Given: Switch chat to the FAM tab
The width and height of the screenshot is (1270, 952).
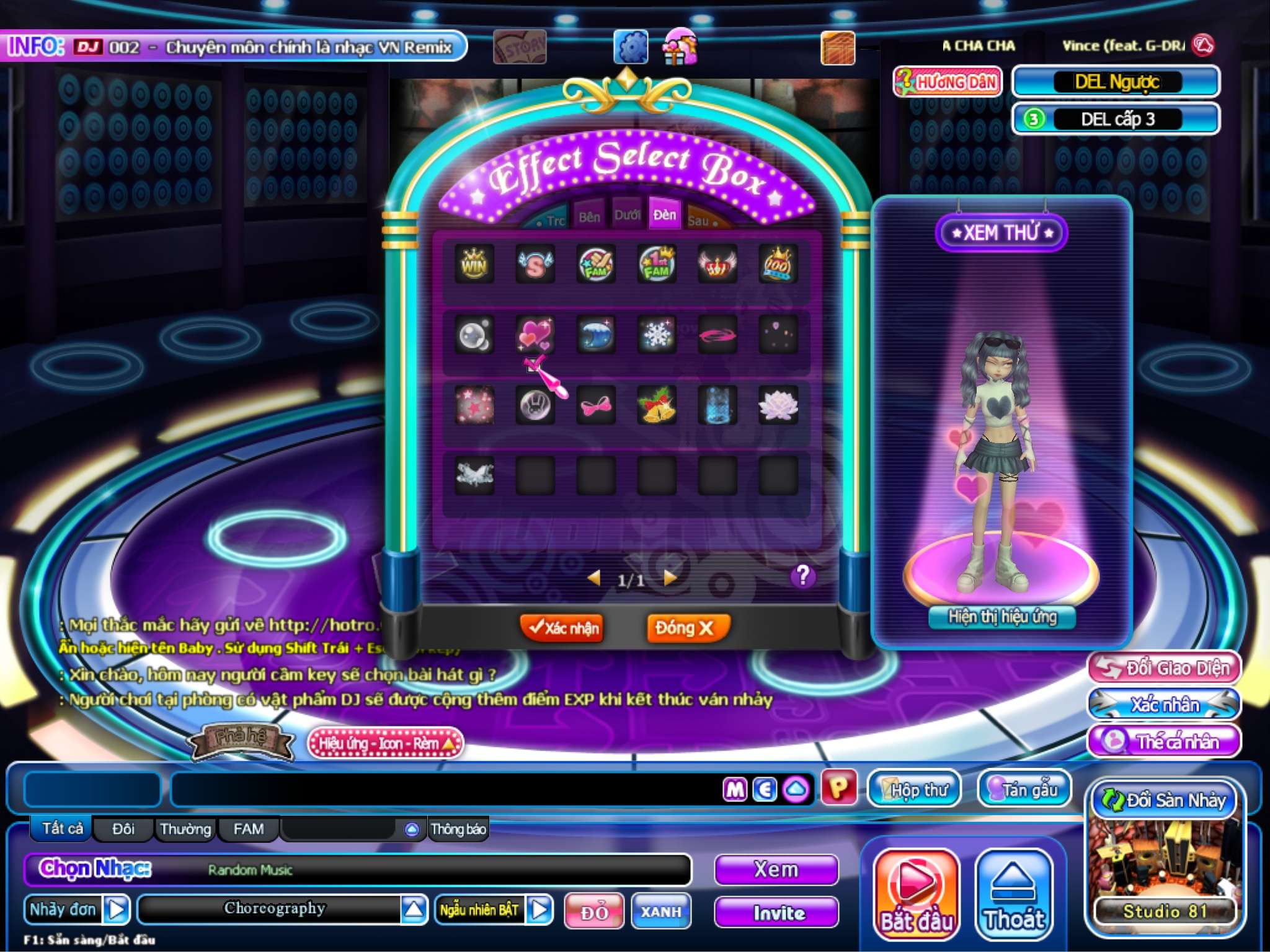Looking at the screenshot, I should [248, 829].
